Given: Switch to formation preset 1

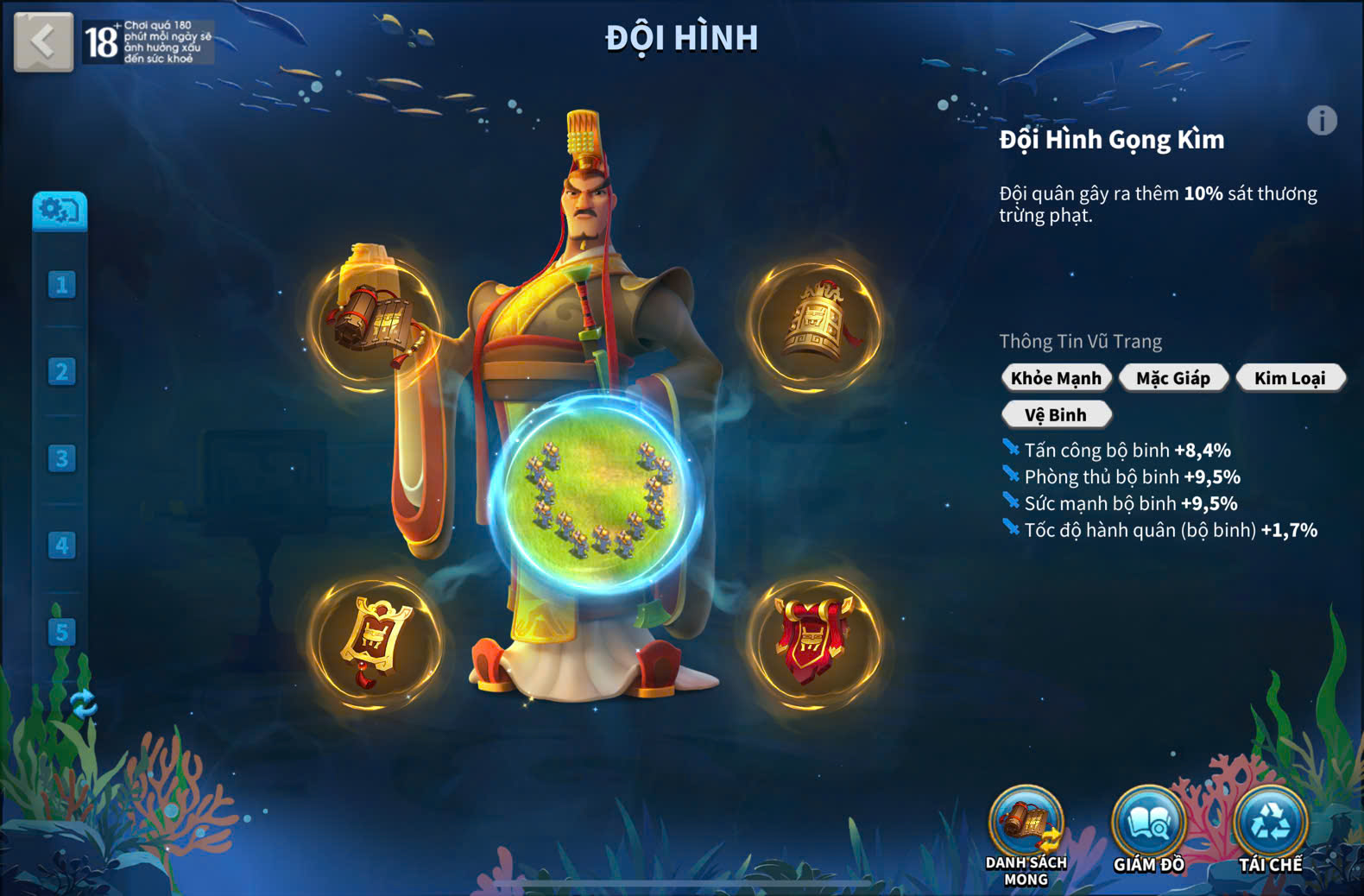Looking at the screenshot, I should tap(61, 285).
